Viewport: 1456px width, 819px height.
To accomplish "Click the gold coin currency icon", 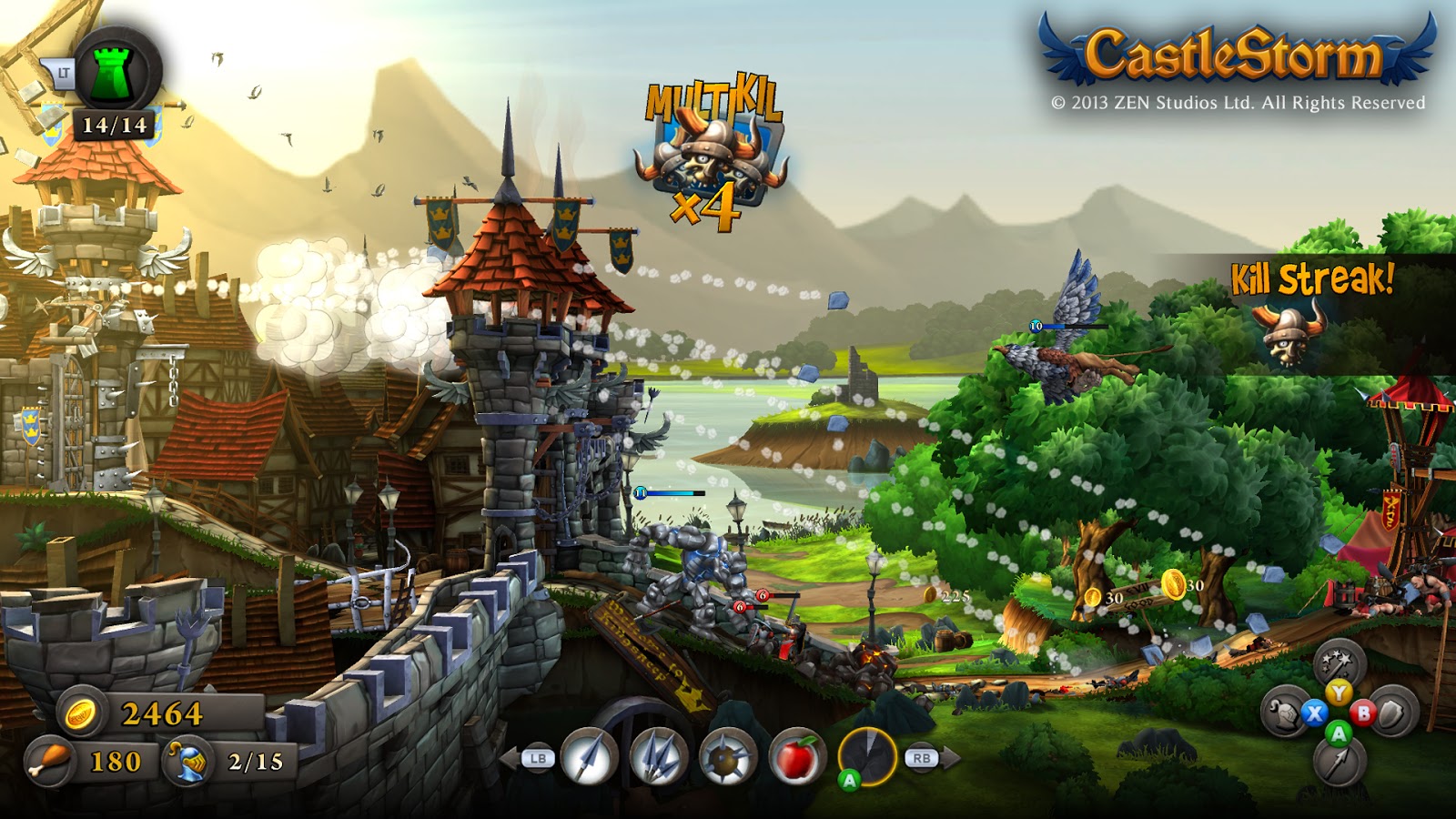I will (x=82, y=713).
